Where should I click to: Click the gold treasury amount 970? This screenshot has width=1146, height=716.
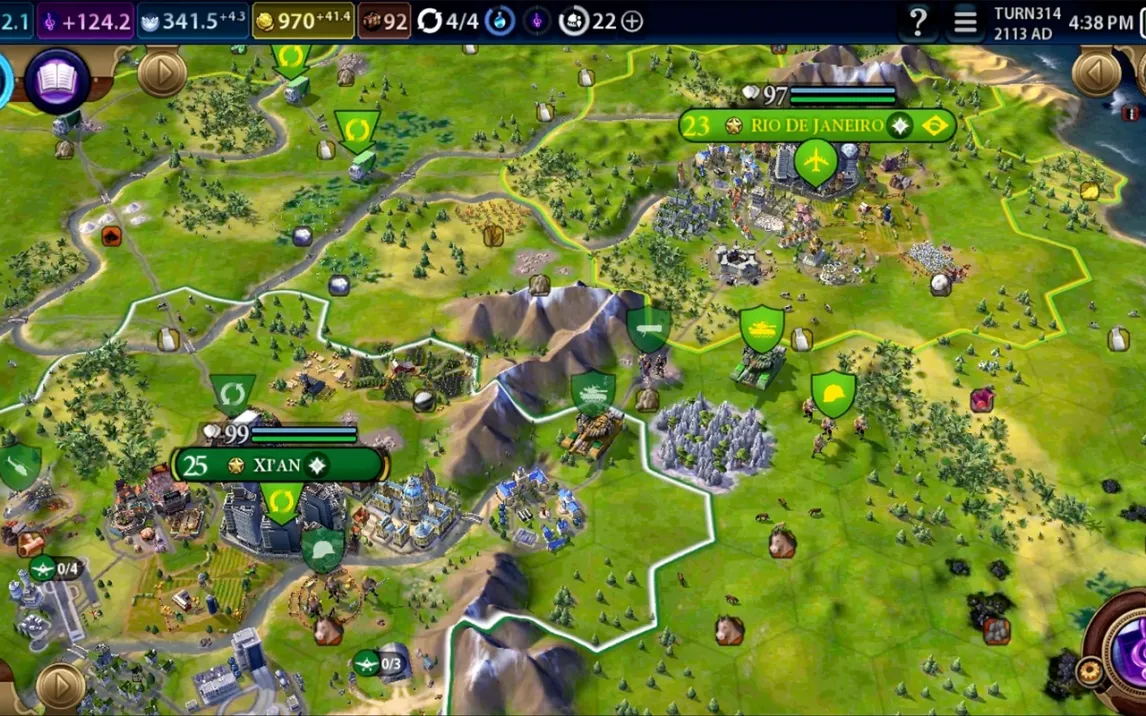click(x=303, y=21)
